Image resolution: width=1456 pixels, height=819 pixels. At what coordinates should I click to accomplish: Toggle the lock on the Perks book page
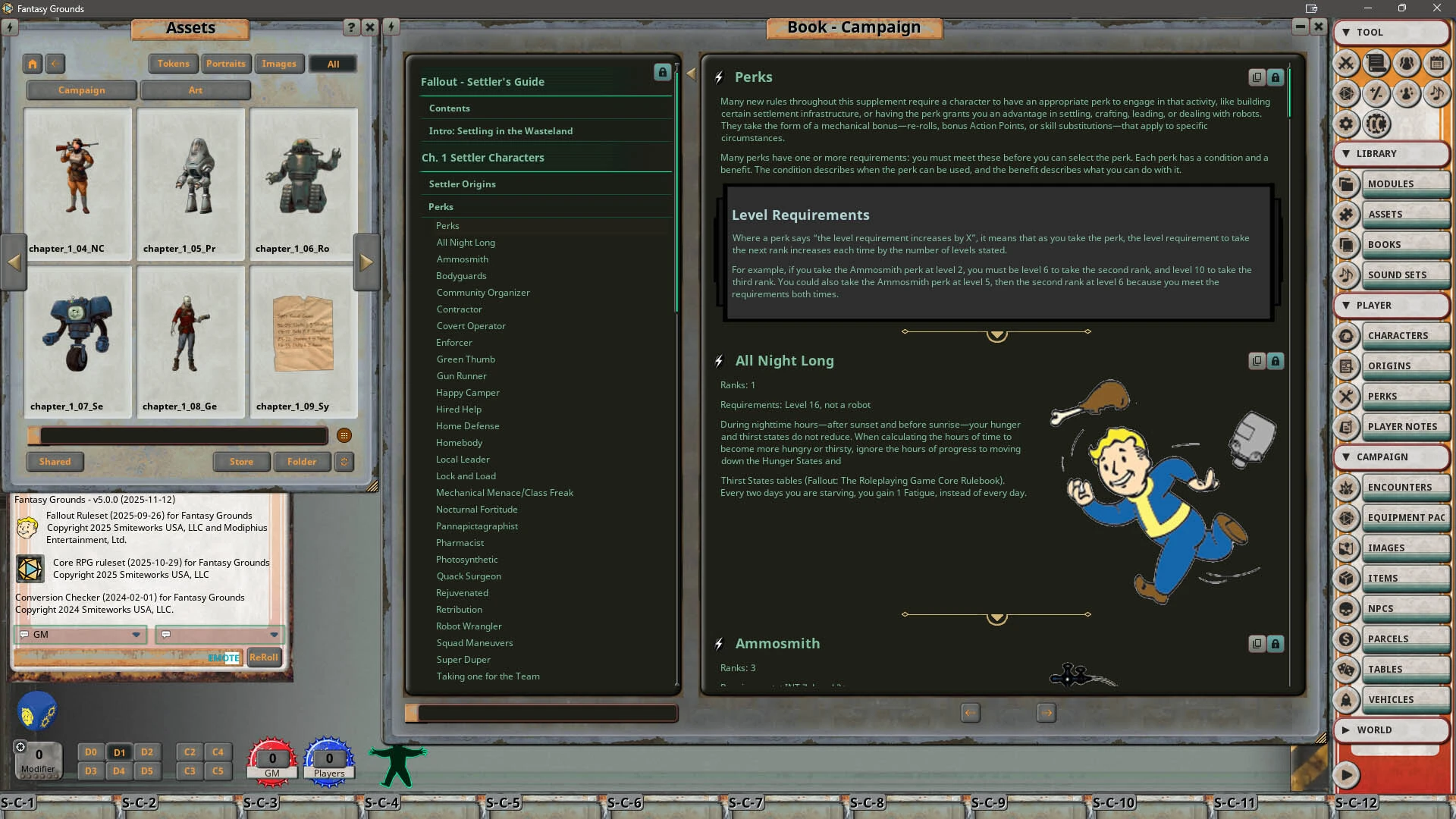(x=1275, y=77)
